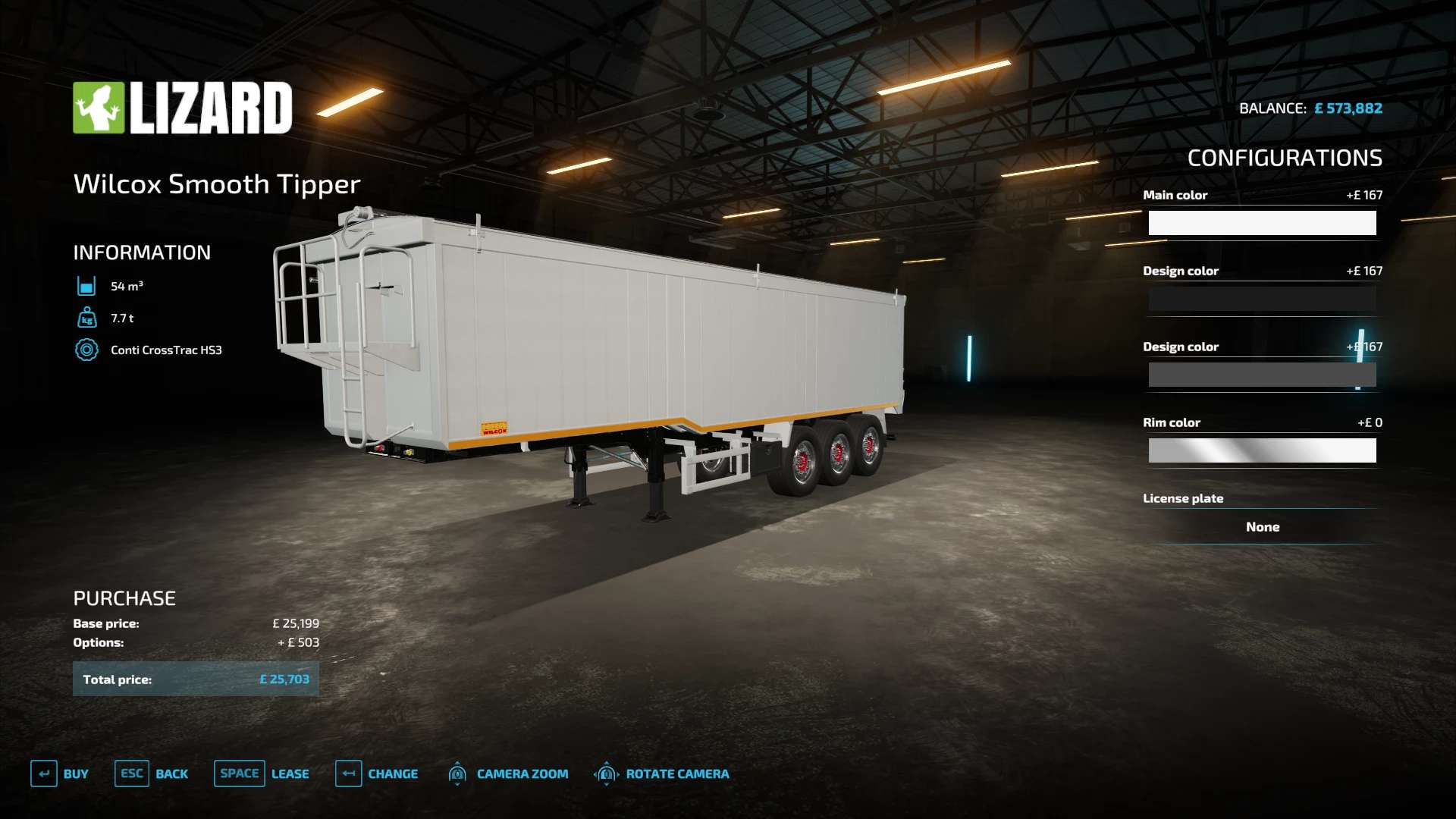The width and height of the screenshot is (1456, 819).
Task: Buy the Wilcox Smooth Tipper
Action: tap(60, 773)
